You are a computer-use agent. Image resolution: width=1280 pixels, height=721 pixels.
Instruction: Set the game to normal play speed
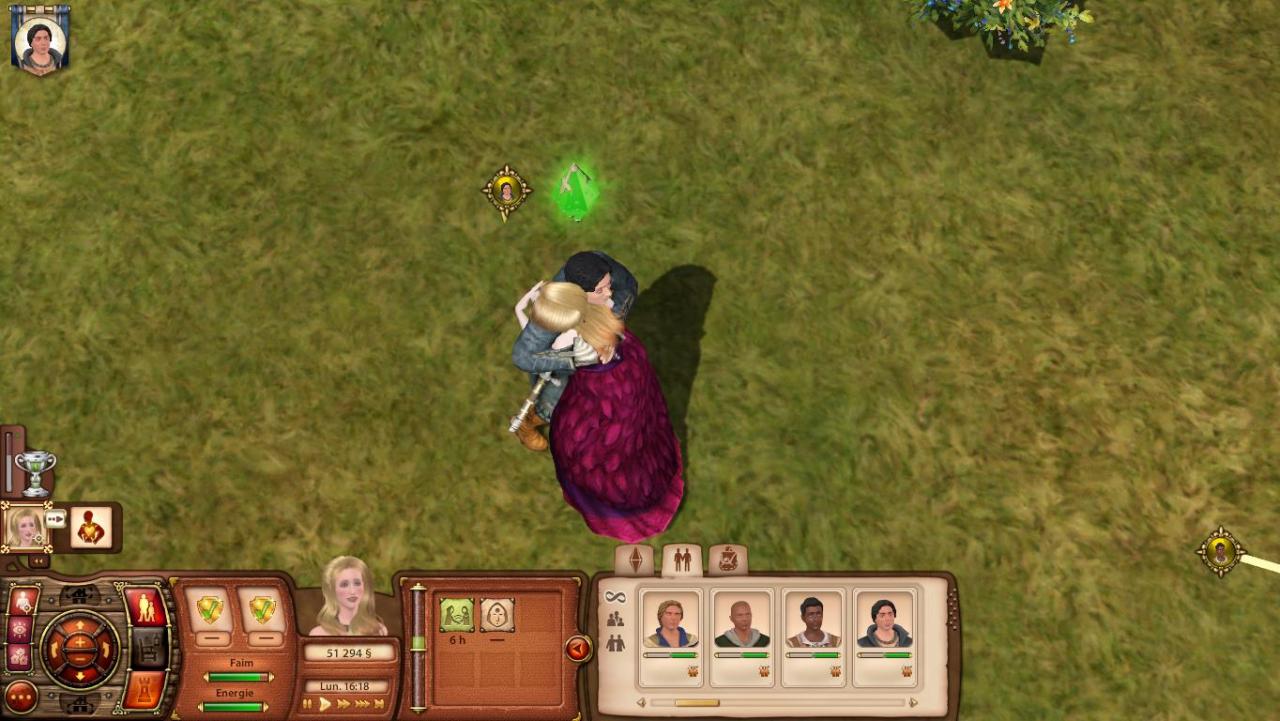[324, 704]
